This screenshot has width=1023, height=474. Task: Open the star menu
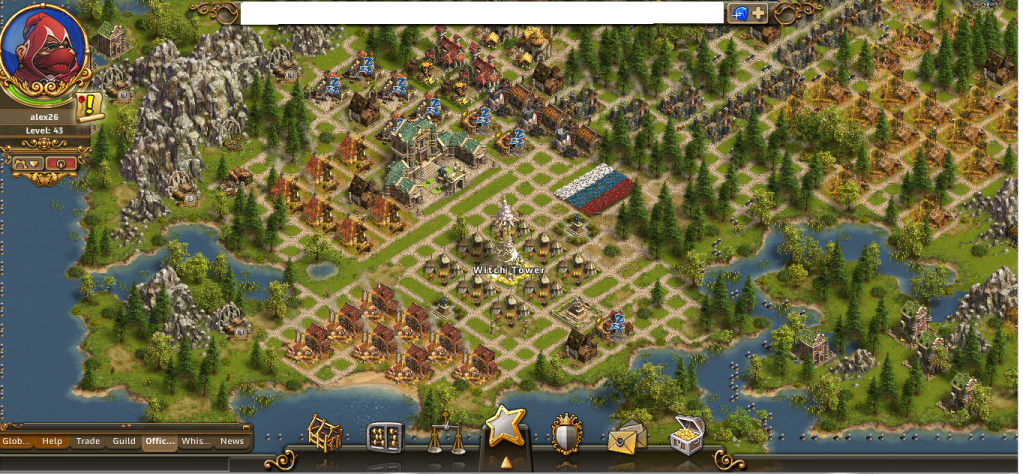pos(504,428)
